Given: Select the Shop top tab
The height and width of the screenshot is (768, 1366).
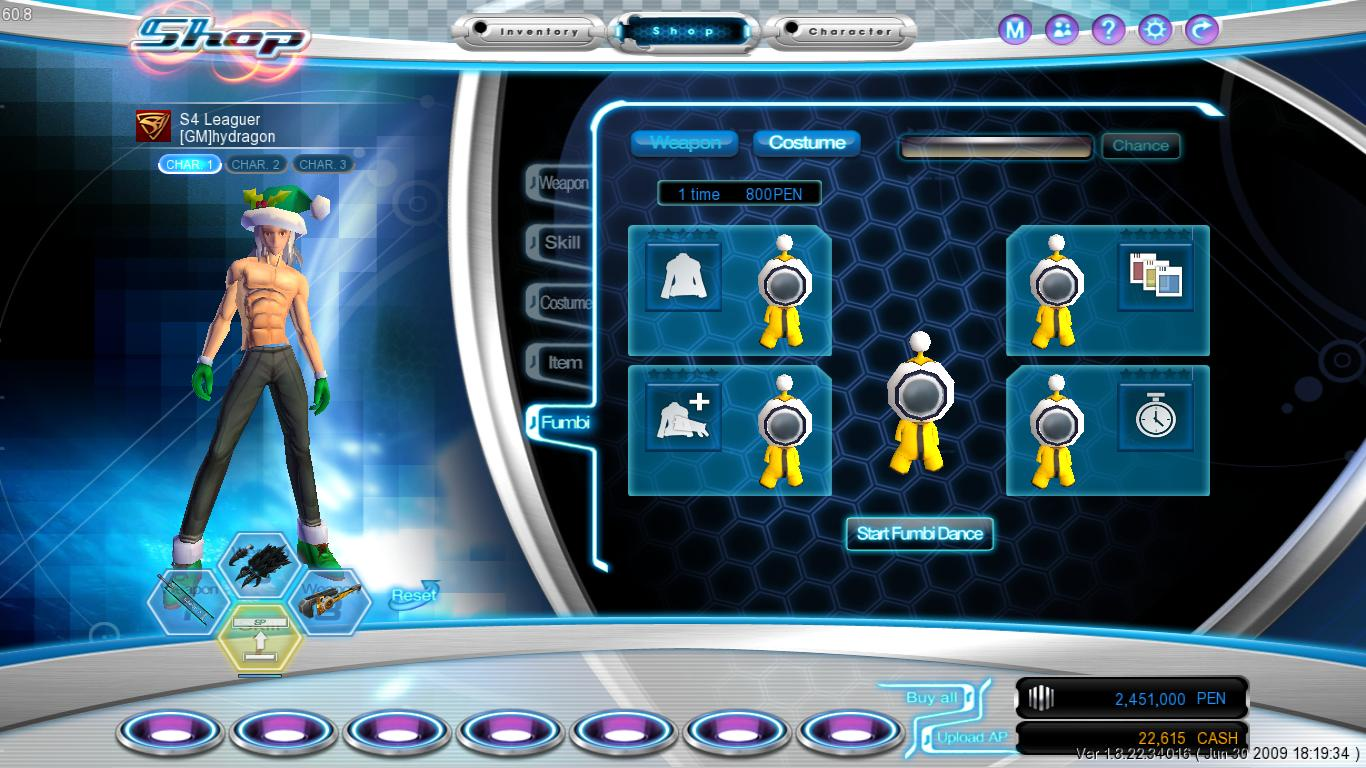Looking at the screenshot, I should [684, 32].
